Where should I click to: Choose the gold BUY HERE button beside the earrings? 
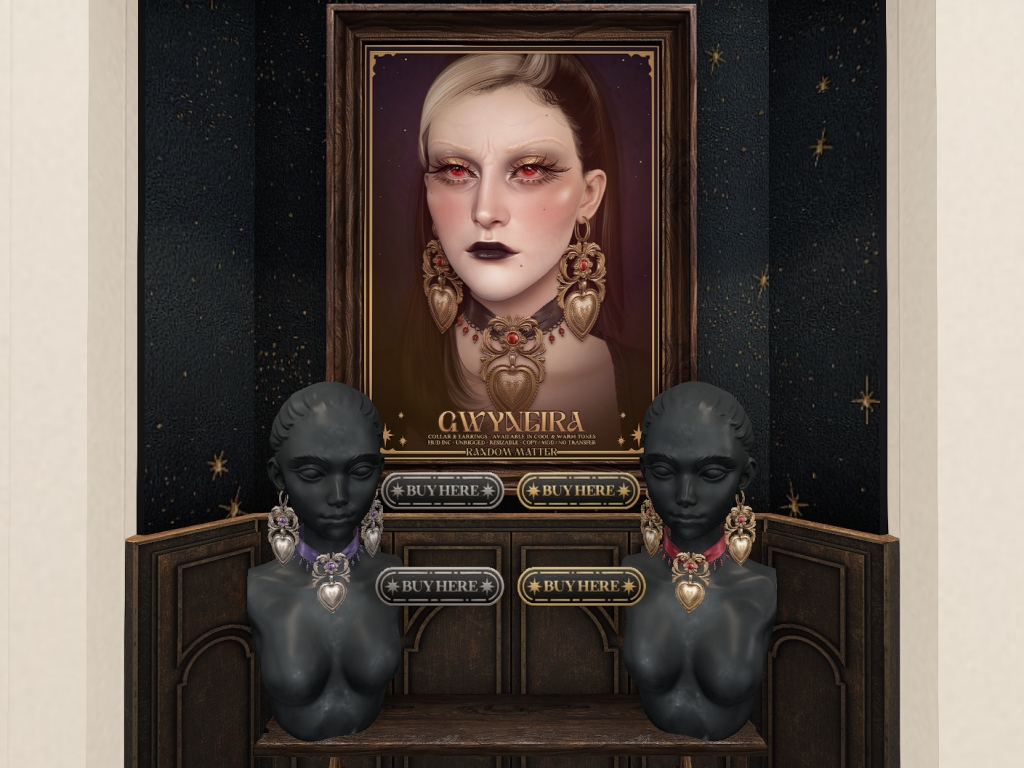click(x=578, y=491)
